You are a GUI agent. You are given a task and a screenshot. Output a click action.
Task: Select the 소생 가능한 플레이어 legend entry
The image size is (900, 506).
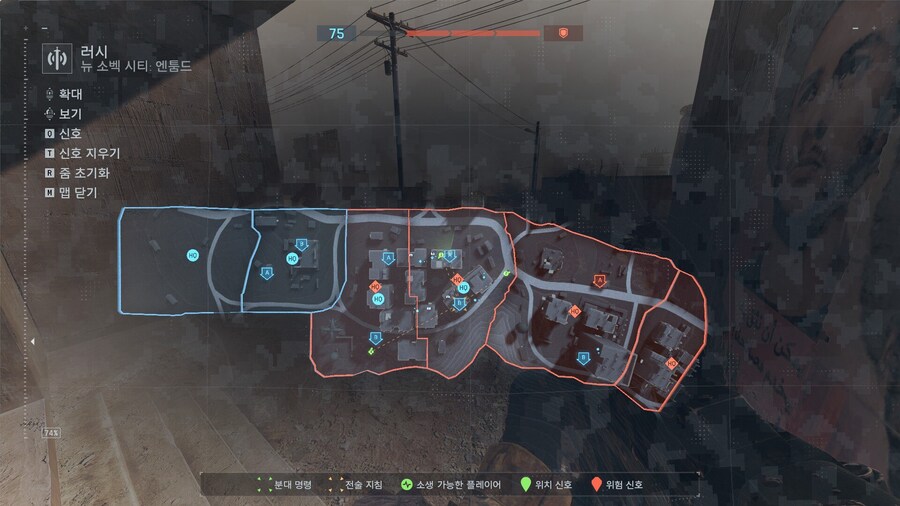point(453,485)
